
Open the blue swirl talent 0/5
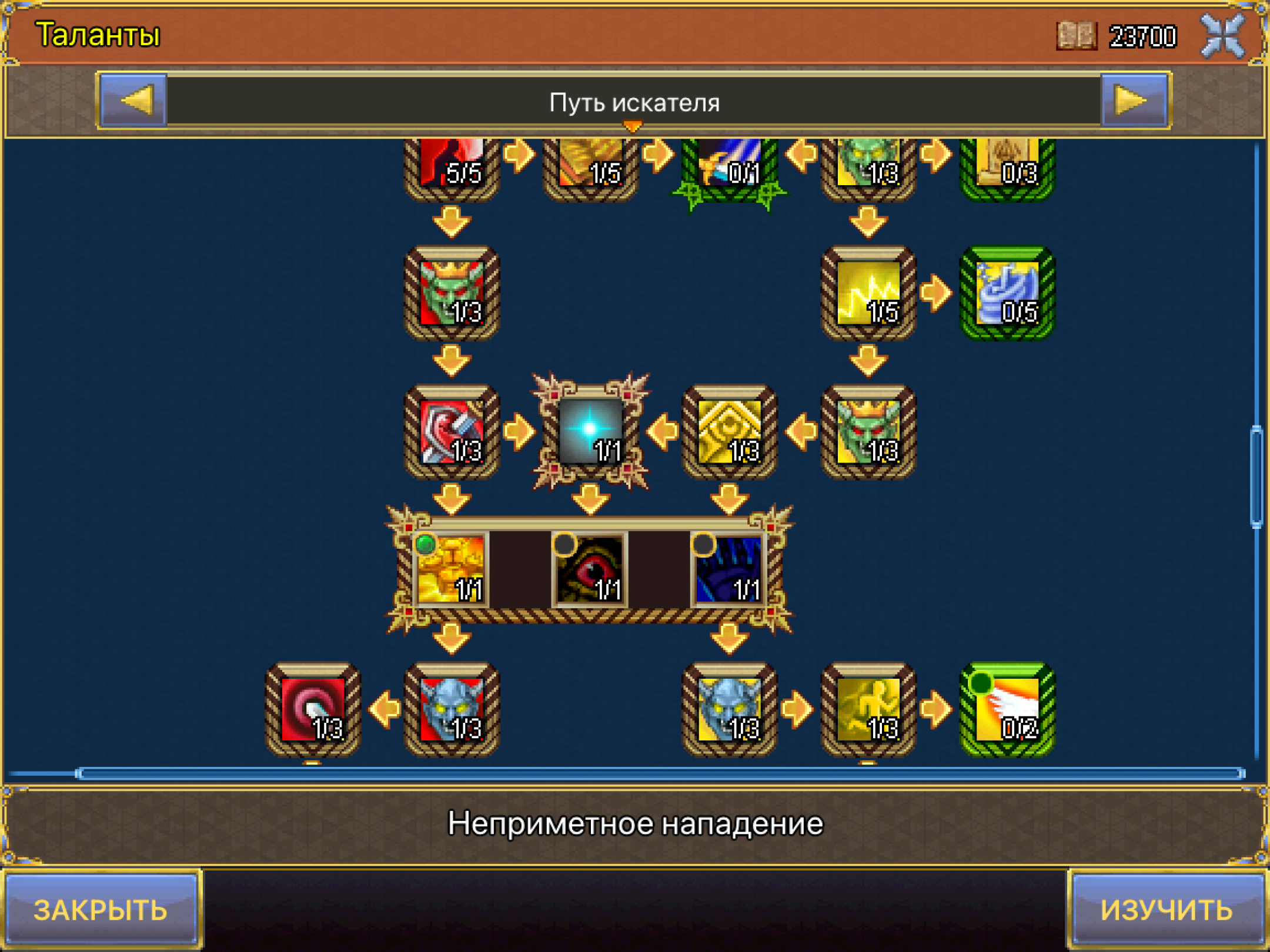pyautogui.click(x=1007, y=292)
